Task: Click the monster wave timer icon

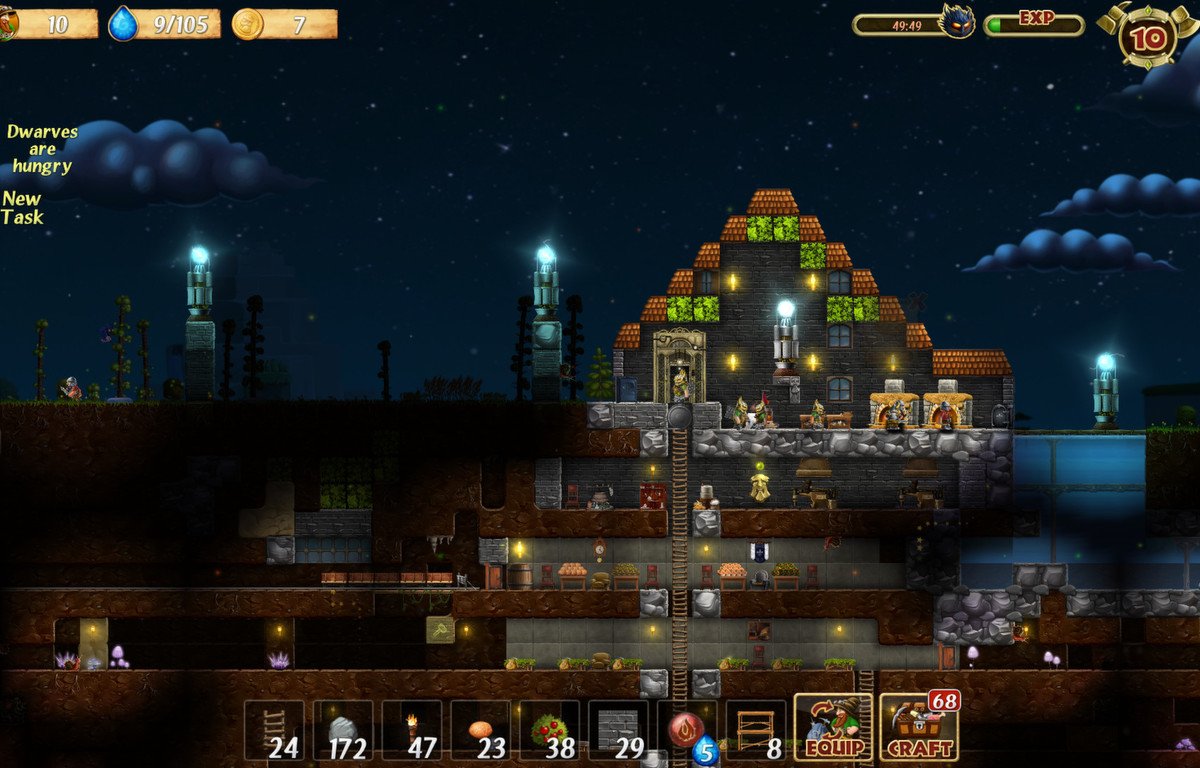Action: 957,22
